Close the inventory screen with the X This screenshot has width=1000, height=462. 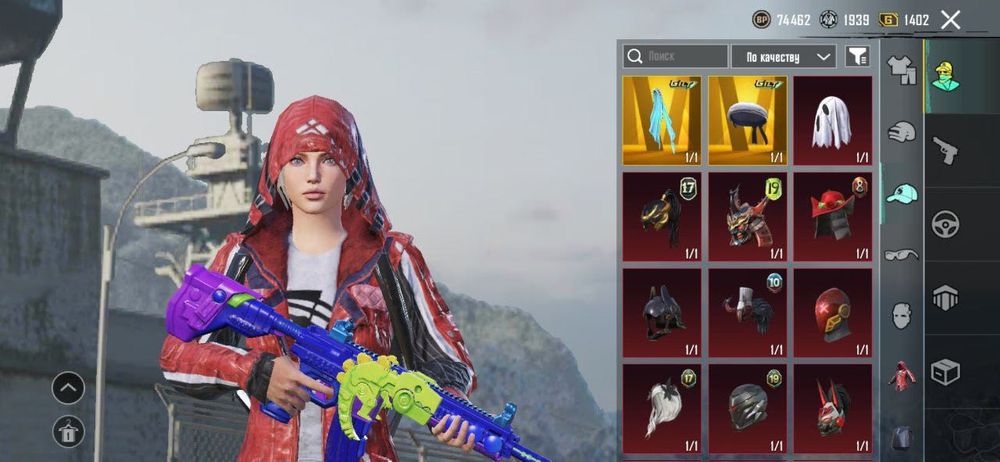[x=950, y=20]
